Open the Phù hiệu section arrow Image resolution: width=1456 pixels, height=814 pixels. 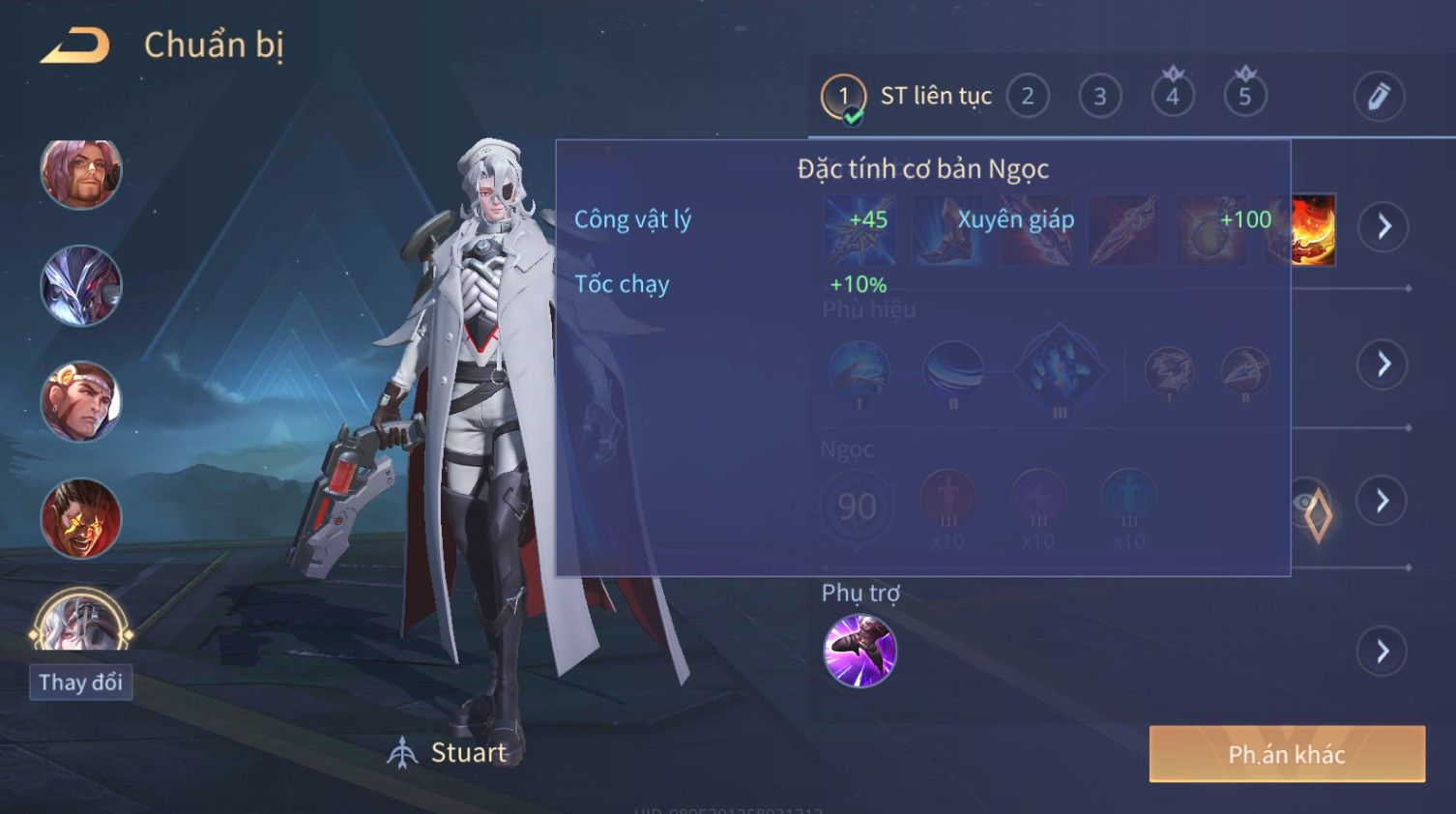click(1383, 364)
